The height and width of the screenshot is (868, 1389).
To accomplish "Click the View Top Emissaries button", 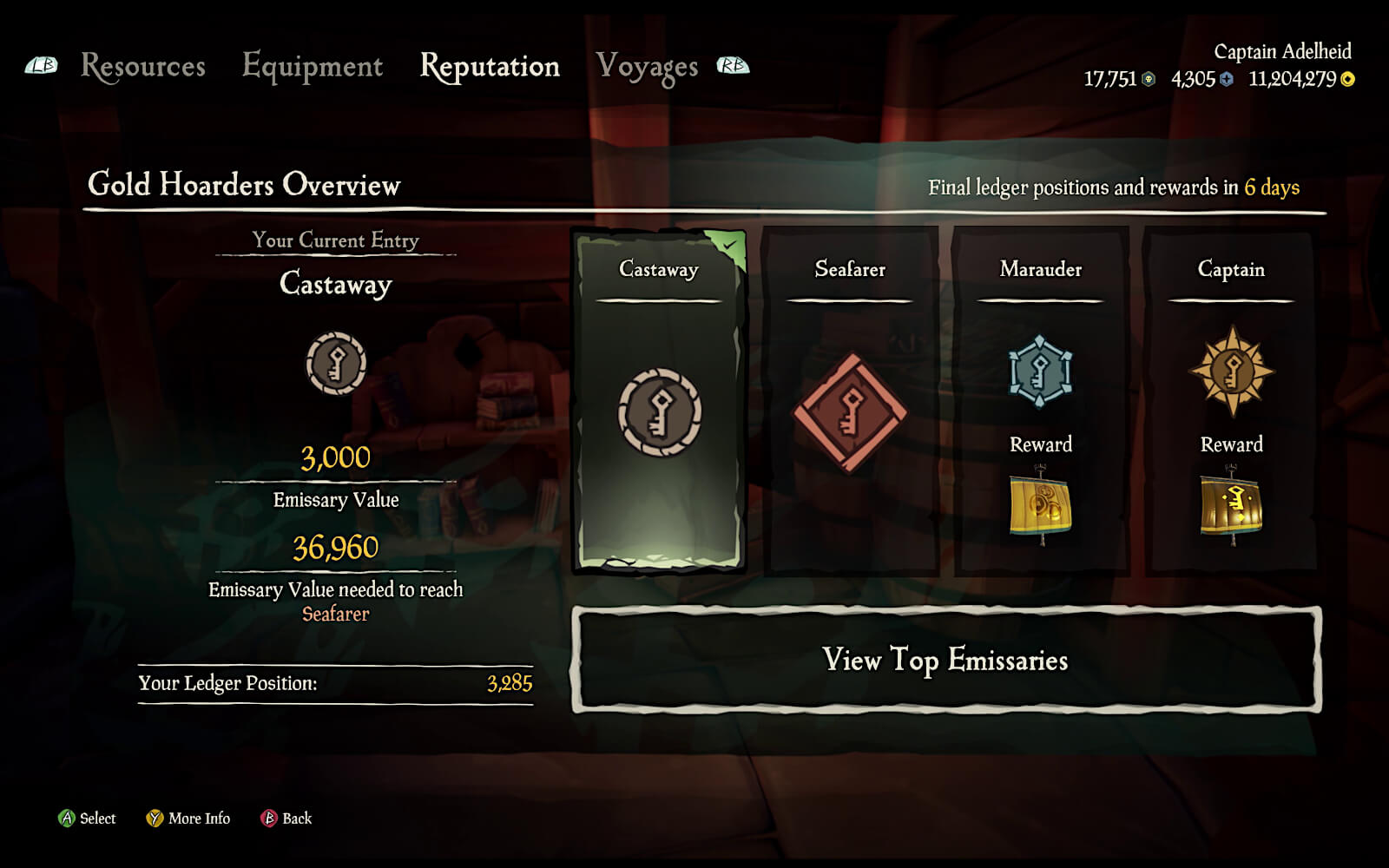I will pyautogui.click(x=945, y=660).
